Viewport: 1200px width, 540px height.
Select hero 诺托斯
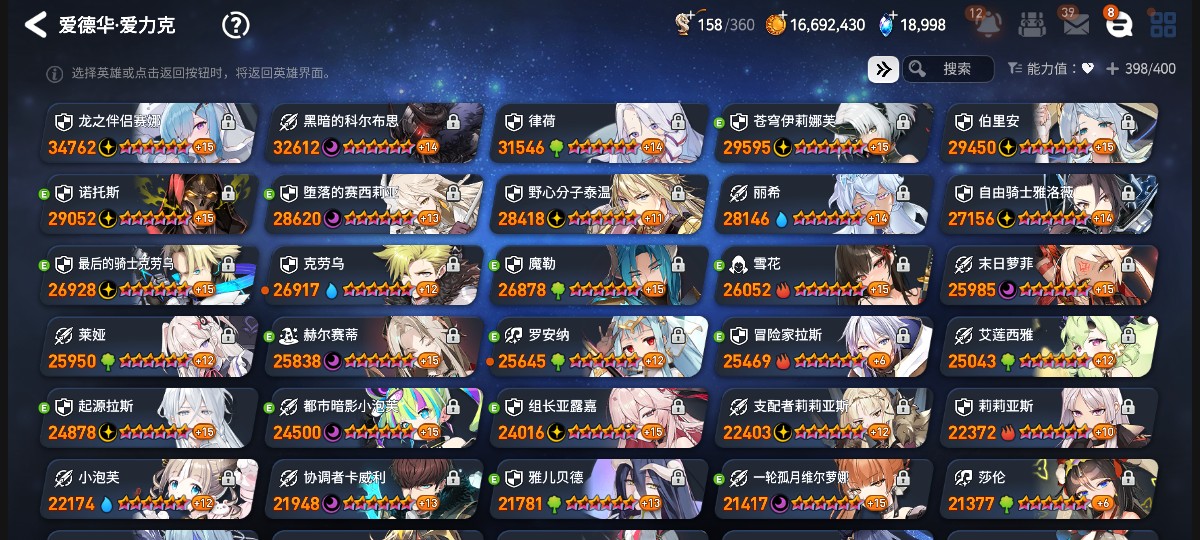(150, 204)
